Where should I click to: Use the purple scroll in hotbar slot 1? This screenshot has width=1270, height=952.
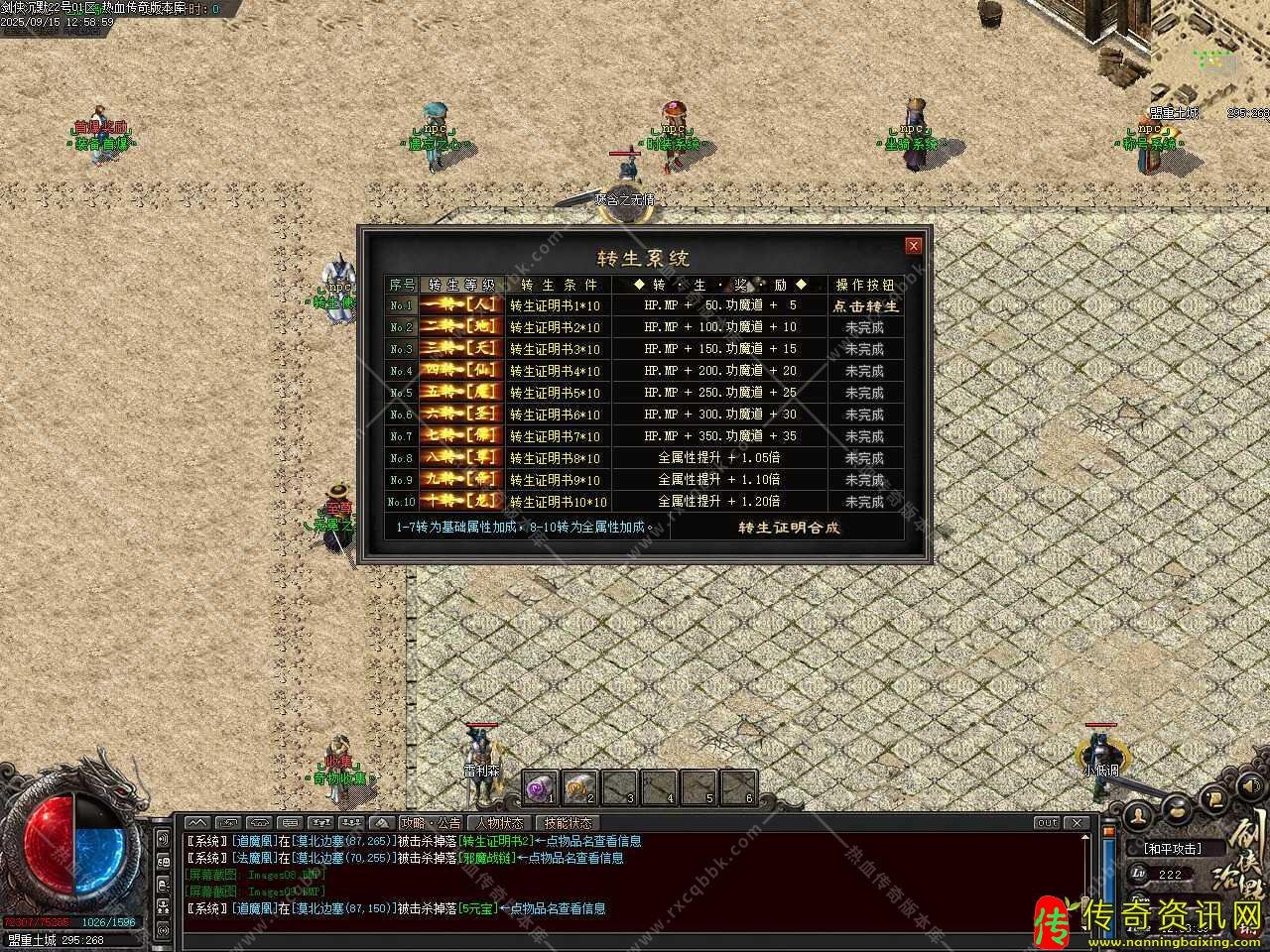click(541, 788)
